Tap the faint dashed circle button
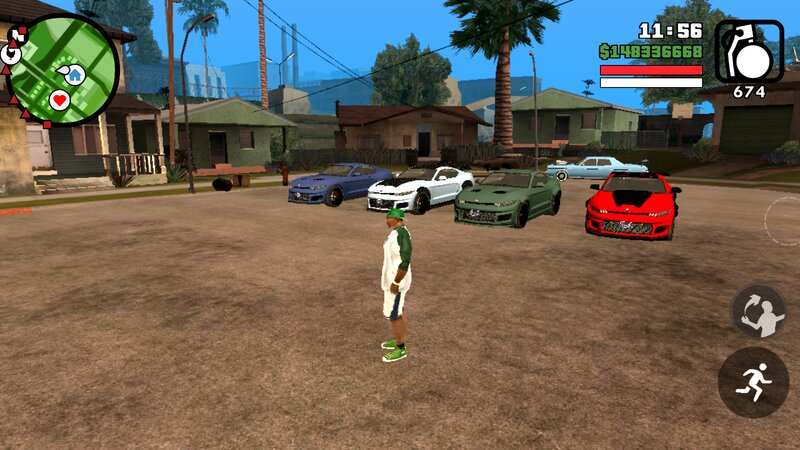Image resolution: width=800 pixels, height=450 pixels. coord(784,220)
